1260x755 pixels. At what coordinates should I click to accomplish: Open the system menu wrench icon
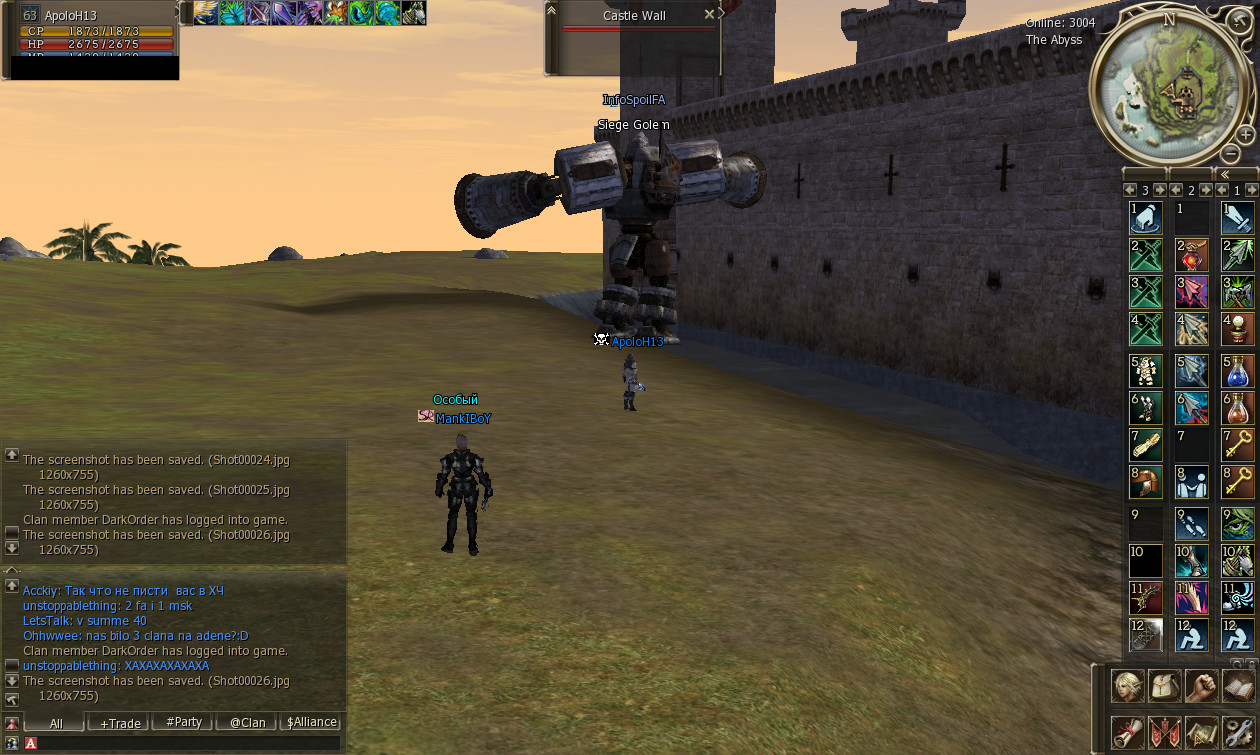coord(1239,732)
